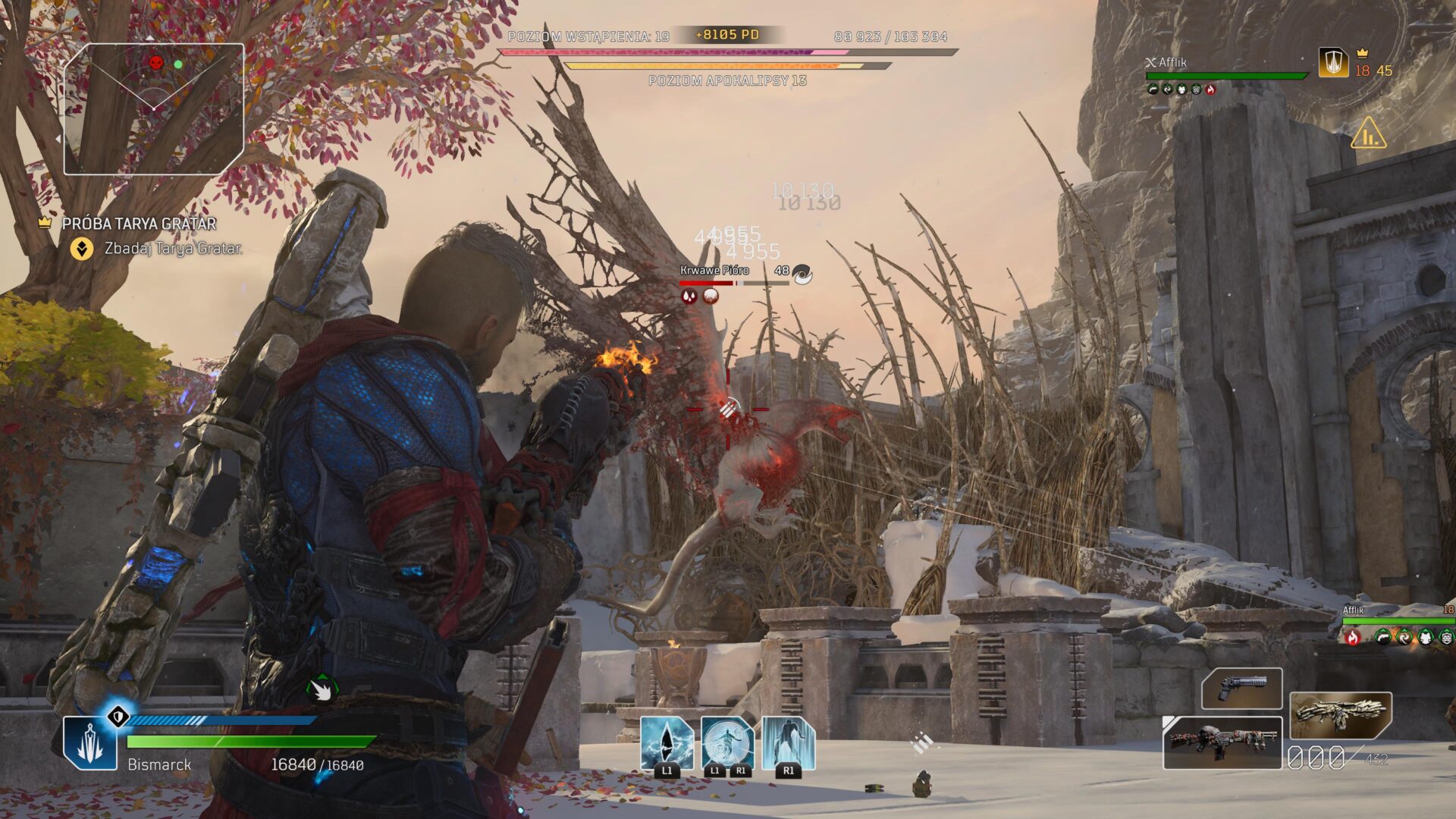Image resolution: width=1456 pixels, height=819 pixels.
Task: Choose the active primary weapon slot
Action: [x=1222, y=742]
